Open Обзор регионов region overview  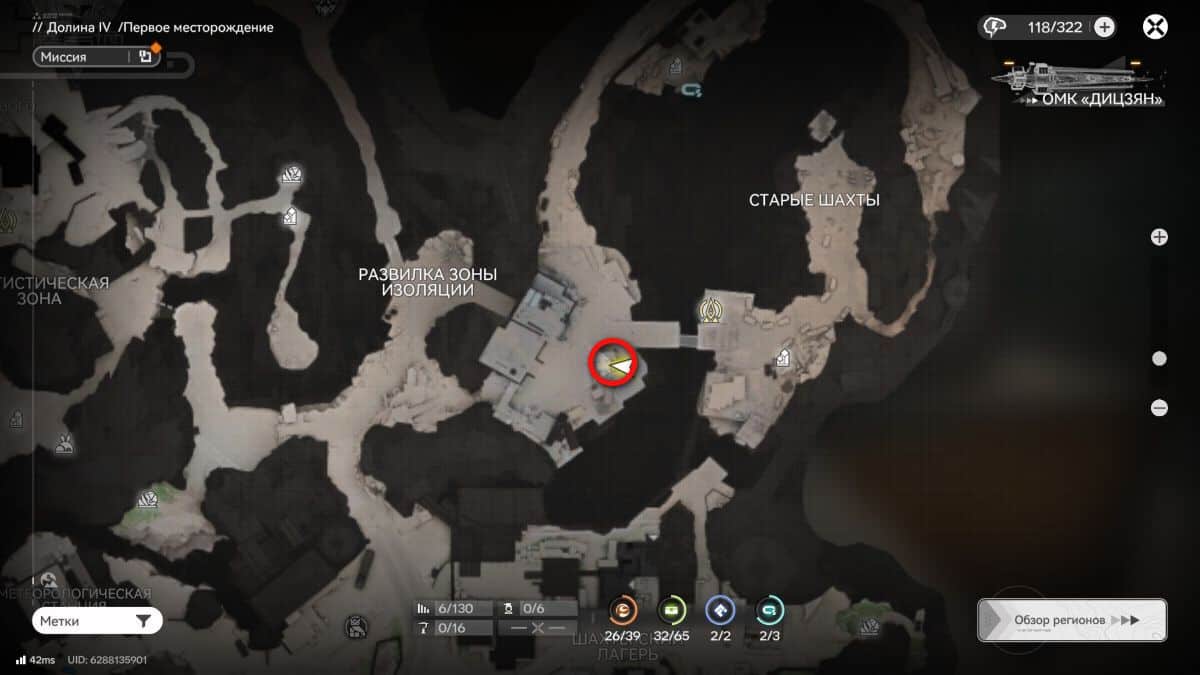(x=1072, y=620)
